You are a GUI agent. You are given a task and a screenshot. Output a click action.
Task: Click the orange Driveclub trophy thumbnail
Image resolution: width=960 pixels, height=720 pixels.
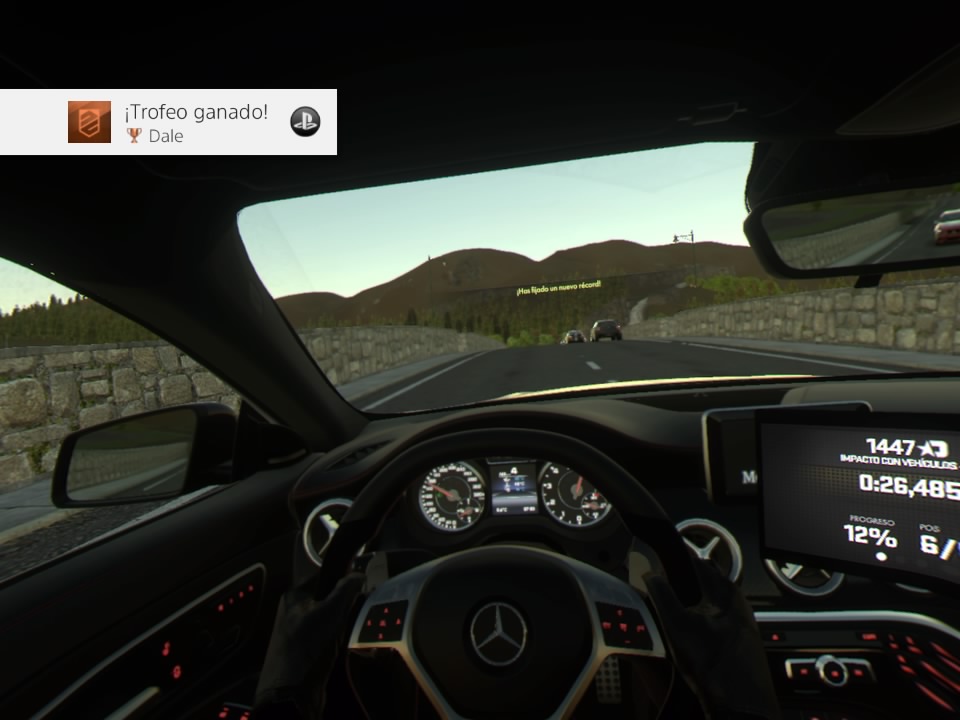(x=89, y=122)
